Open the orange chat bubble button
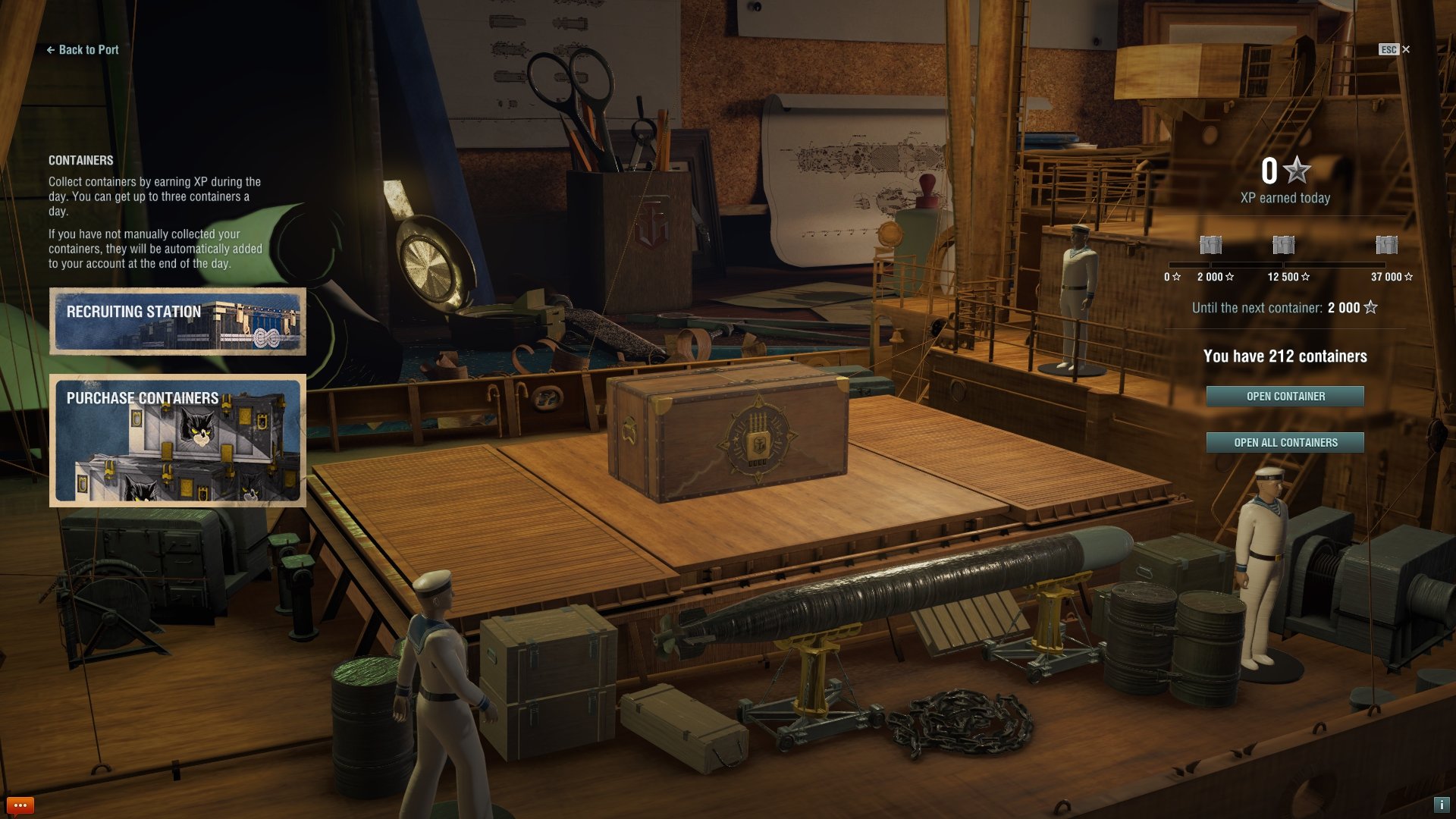1456x819 pixels. (20, 805)
